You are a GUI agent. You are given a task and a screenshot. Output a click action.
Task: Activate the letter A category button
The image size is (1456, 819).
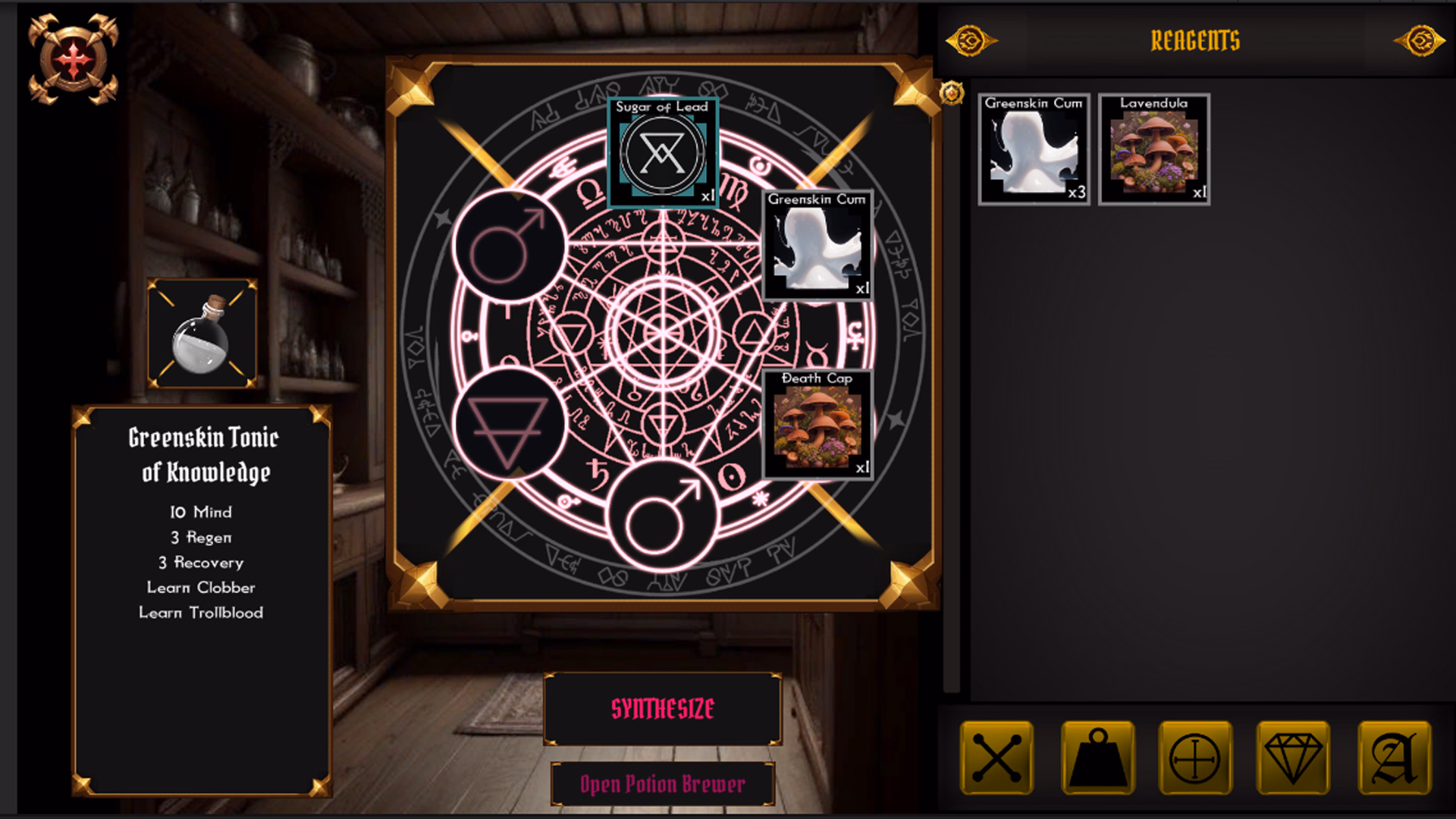pos(1394,758)
